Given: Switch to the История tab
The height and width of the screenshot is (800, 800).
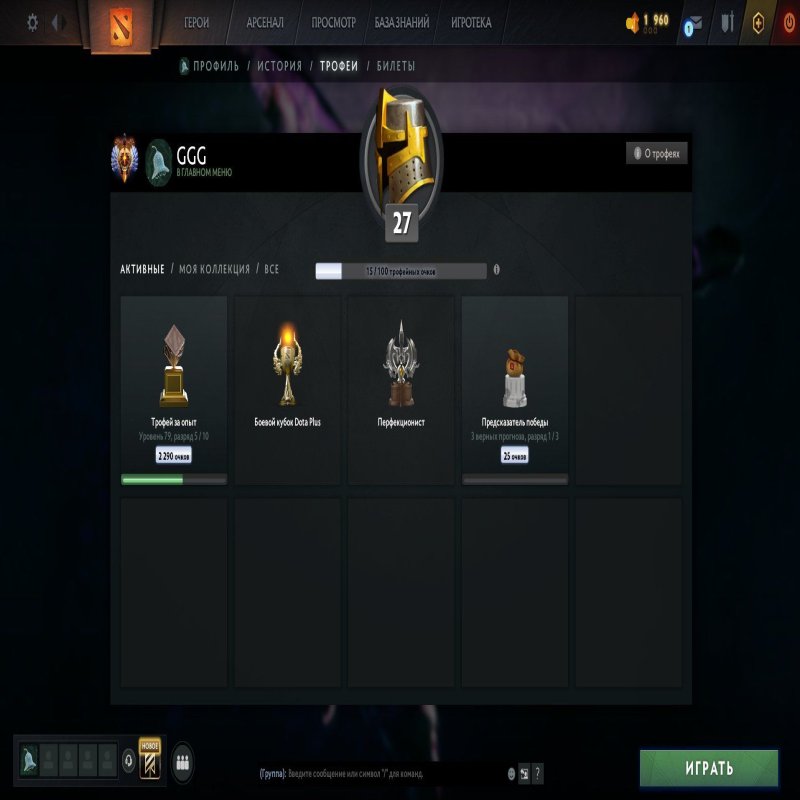Looking at the screenshot, I should click(279, 66).
